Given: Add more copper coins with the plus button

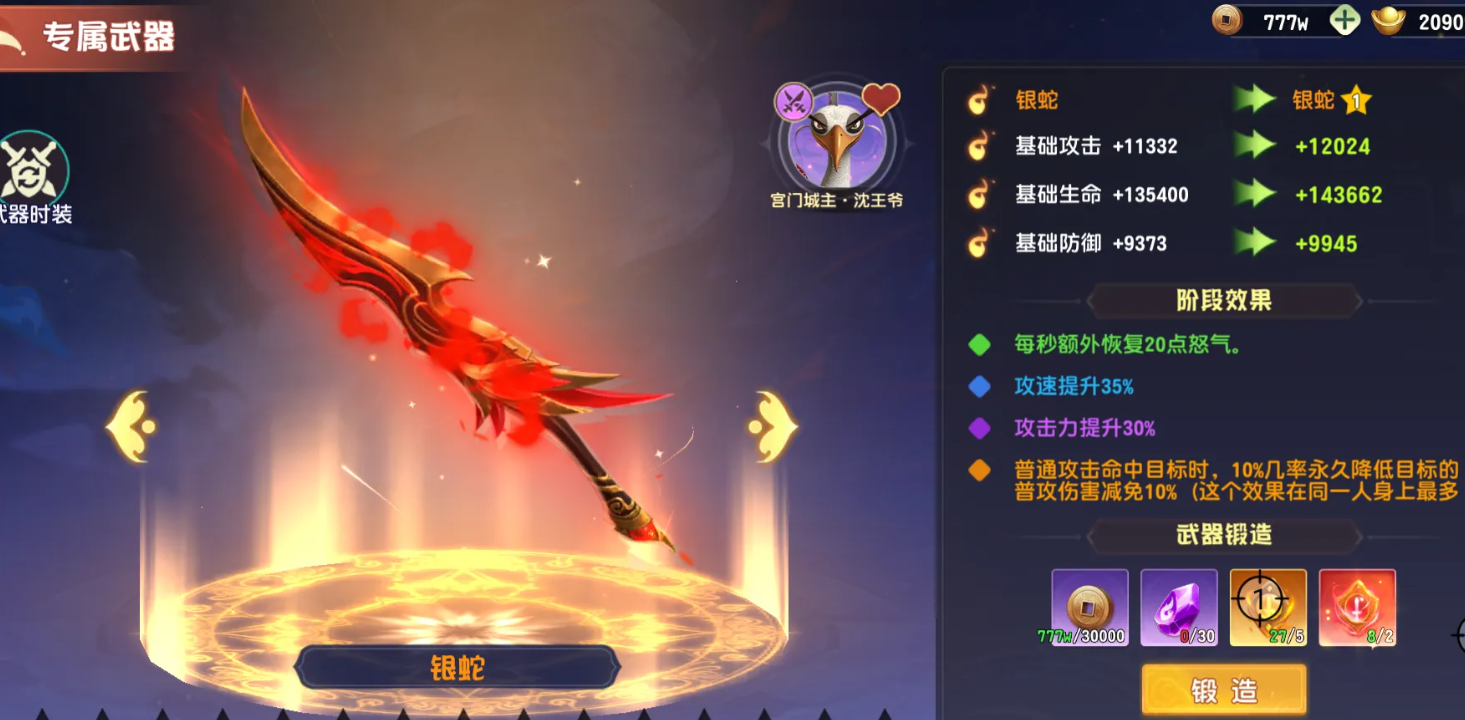Looking at the screenshot, I should coord(1345,21).
